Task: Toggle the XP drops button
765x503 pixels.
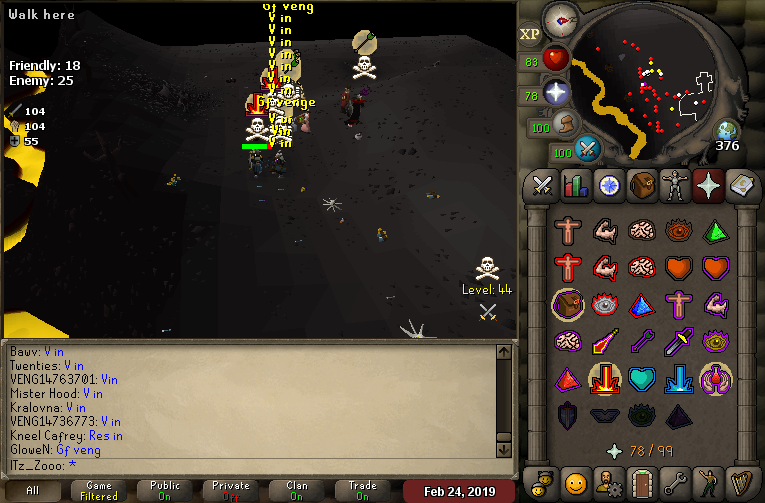Action: tap(529, 34)
